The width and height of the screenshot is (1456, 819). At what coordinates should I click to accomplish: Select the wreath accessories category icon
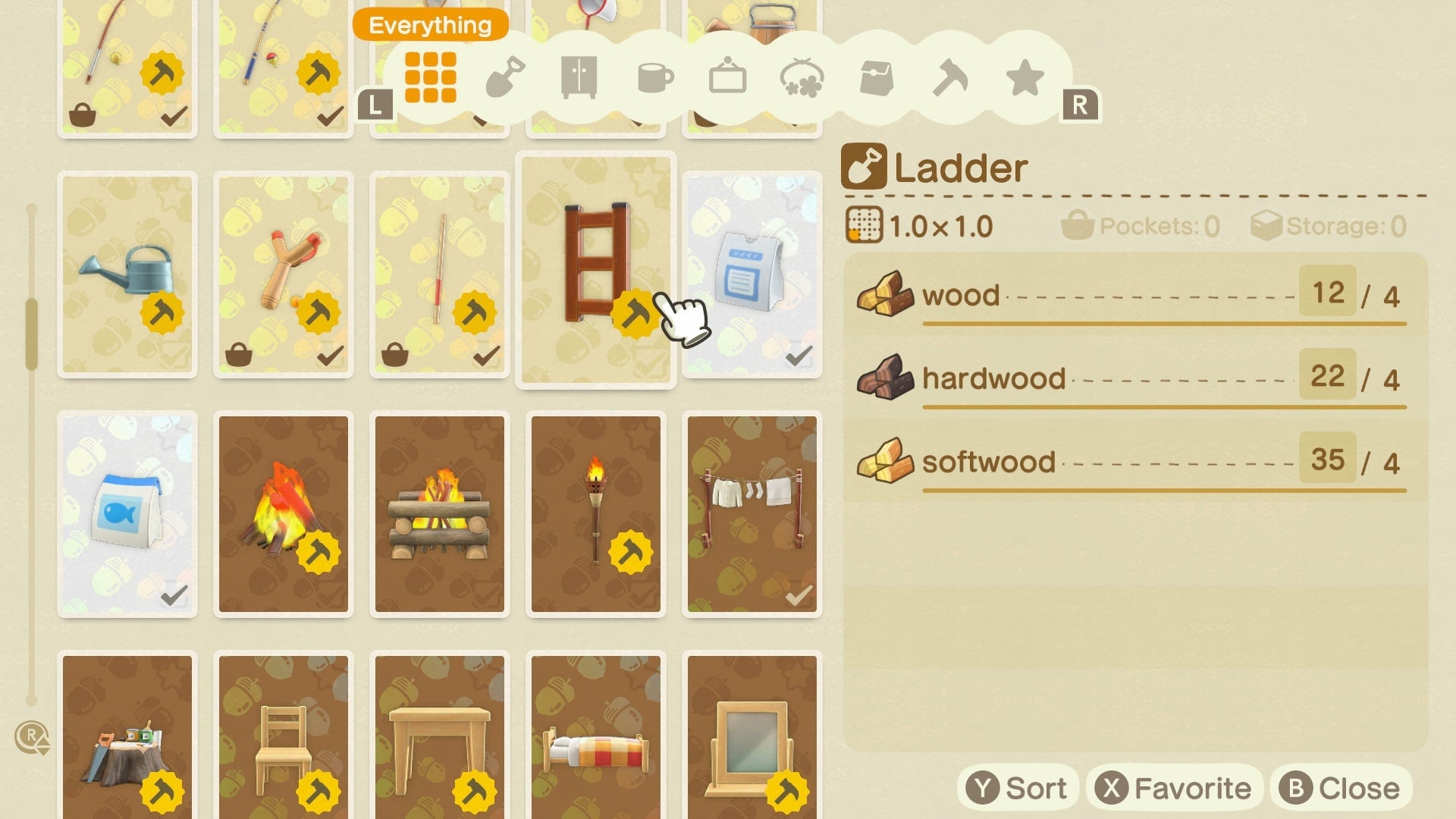[802, 76]
